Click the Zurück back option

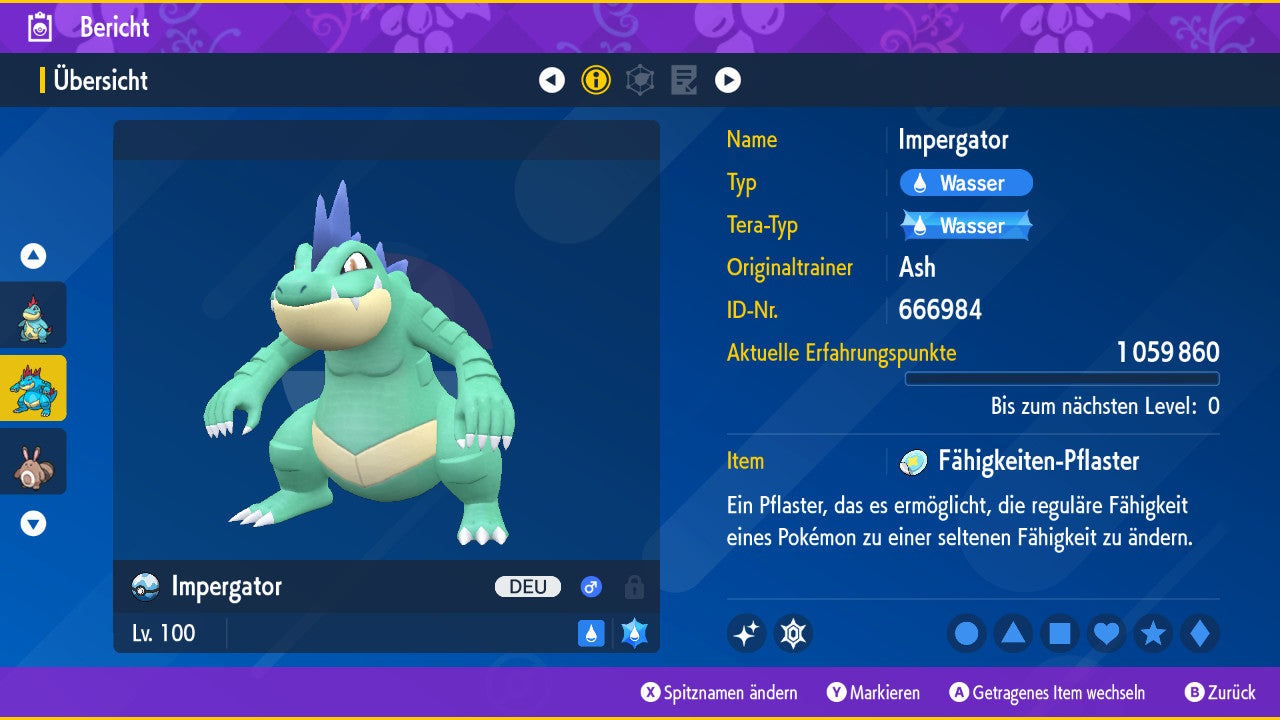pyautogui.click(x=1220, y=693)
